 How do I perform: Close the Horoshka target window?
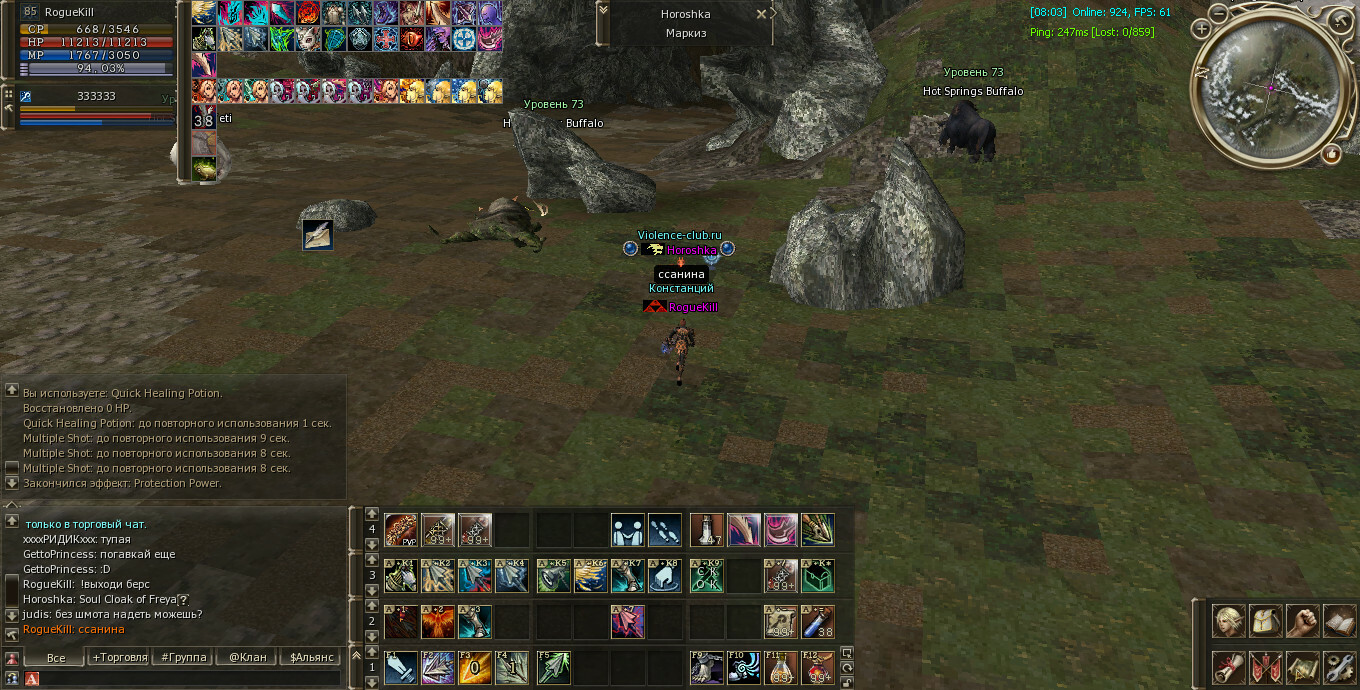[761, 14]
